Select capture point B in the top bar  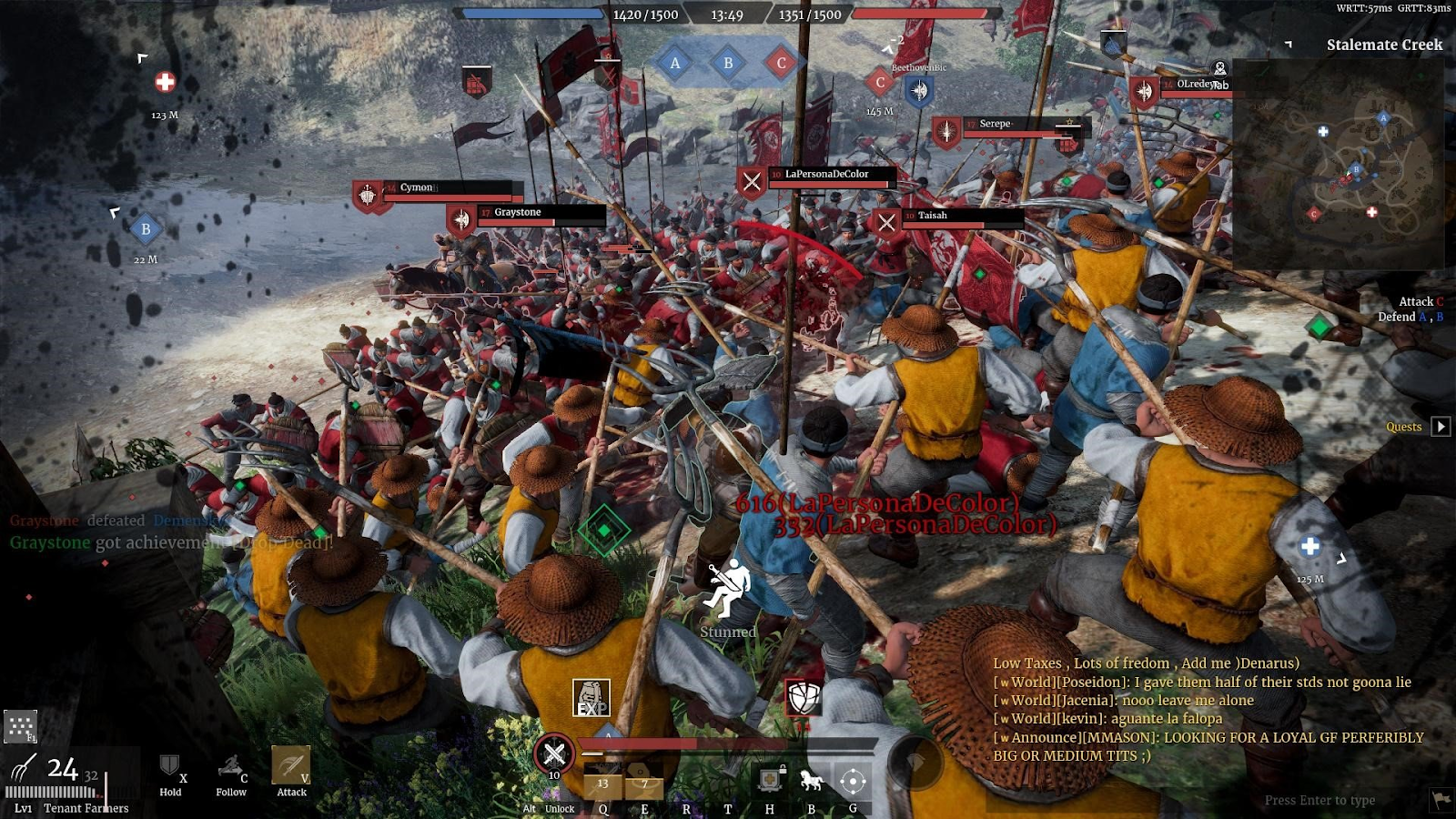(x=728, y=64)
